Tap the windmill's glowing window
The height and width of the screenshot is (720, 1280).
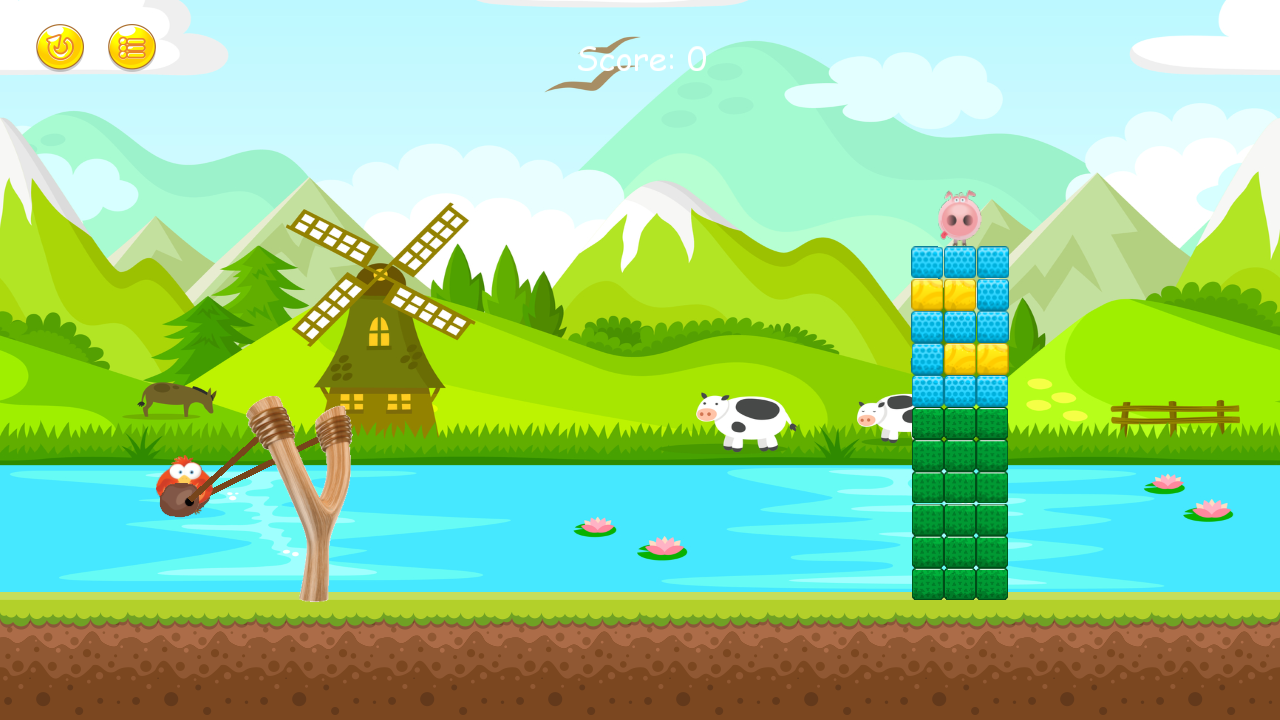pyautogui.click(x=381, y=333)
